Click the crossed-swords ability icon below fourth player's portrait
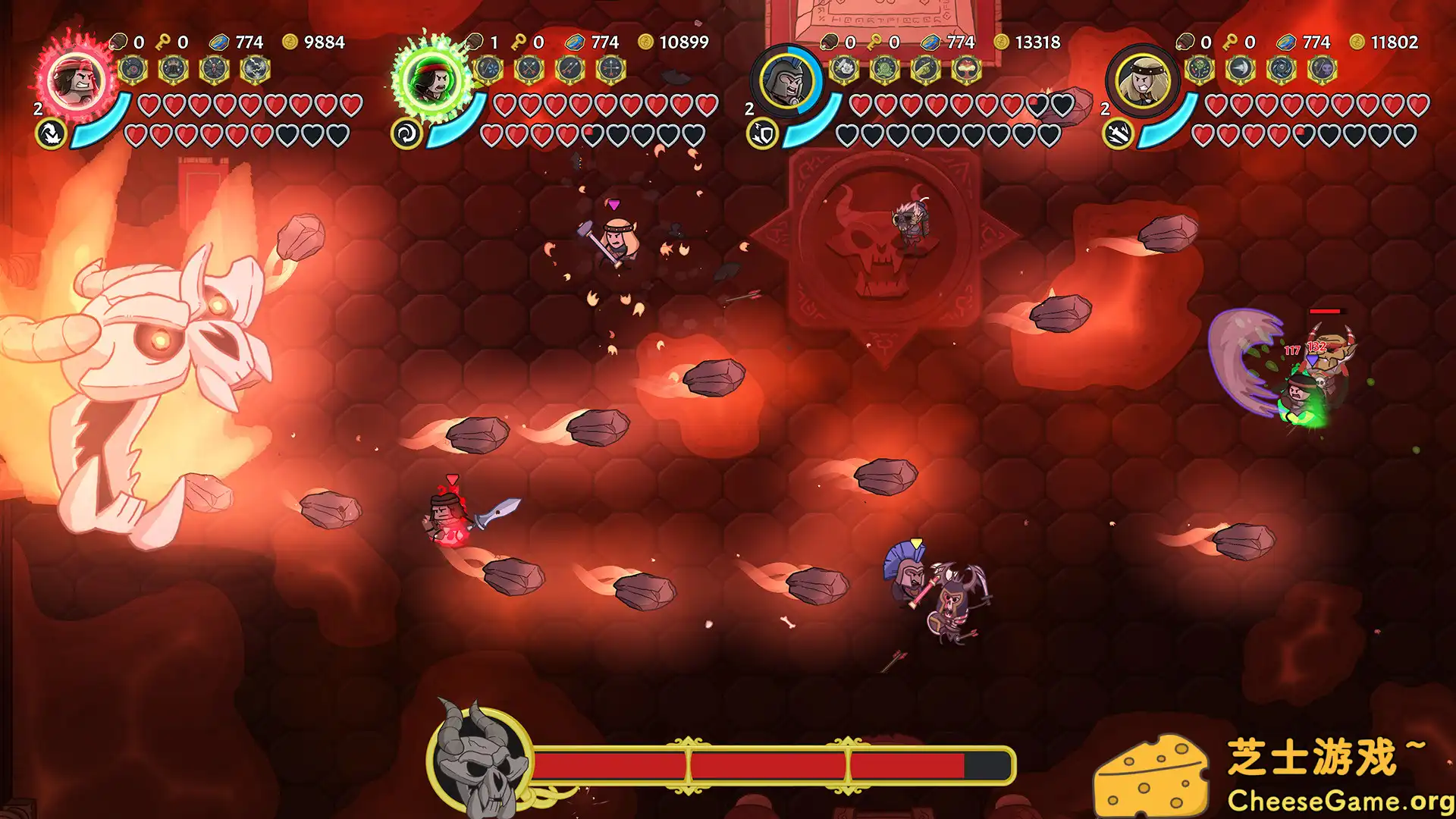Image resolution: width=1456 pixels, height=819 pixels. (x=1119, y=134)
